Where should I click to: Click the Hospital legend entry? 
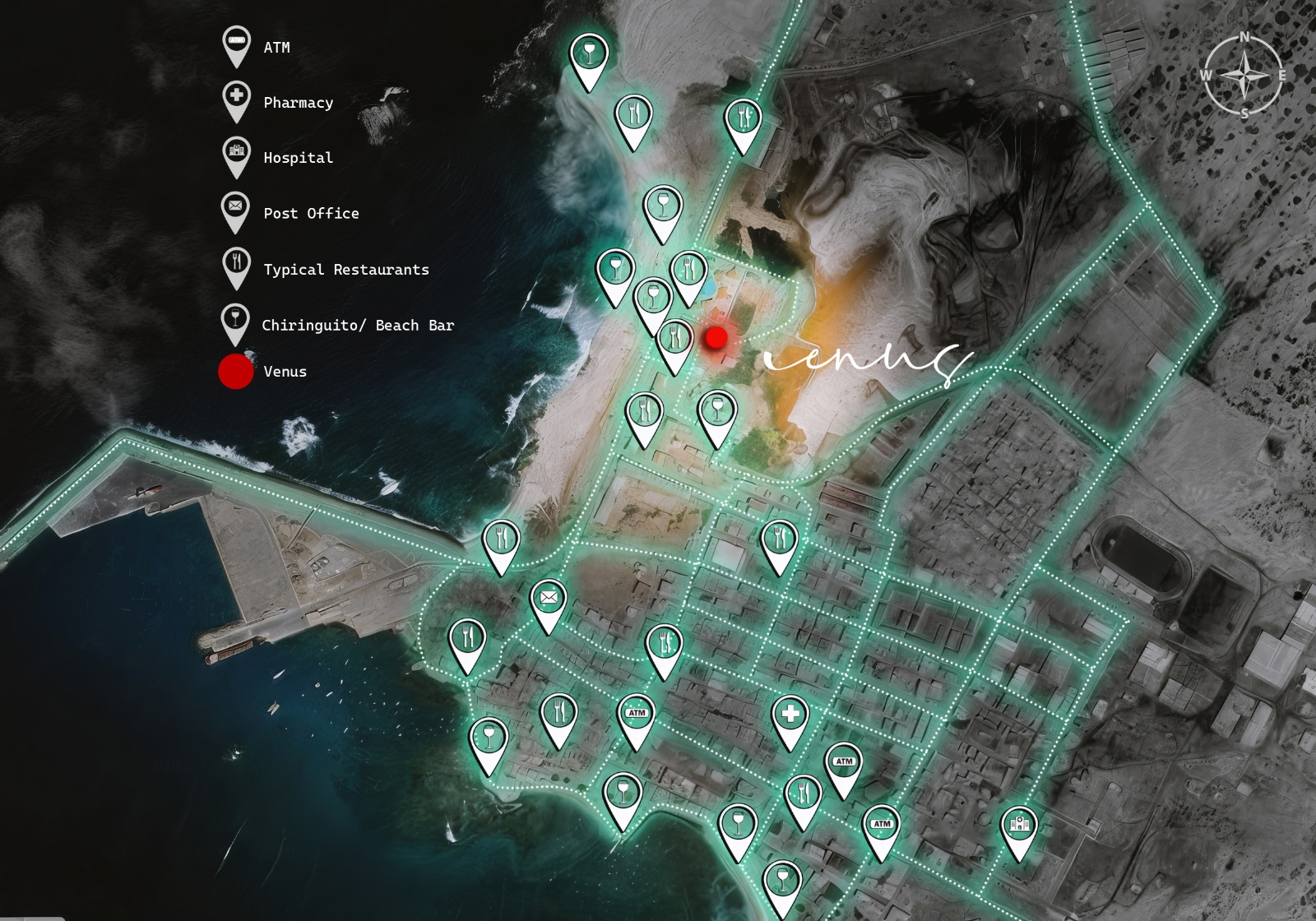[298, 158]
